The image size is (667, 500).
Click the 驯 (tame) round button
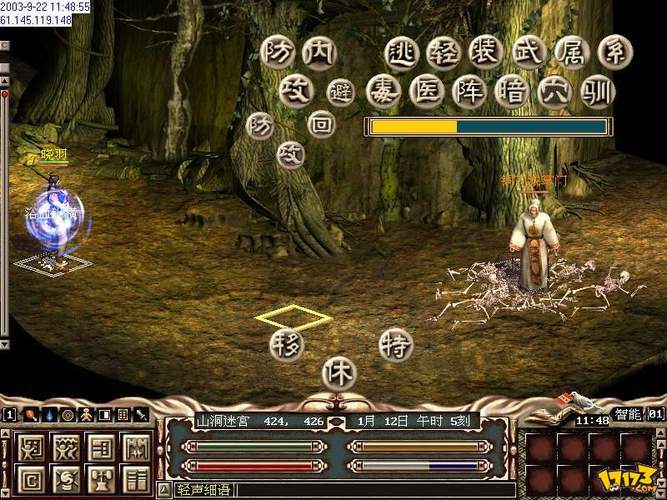pos(597,92)
